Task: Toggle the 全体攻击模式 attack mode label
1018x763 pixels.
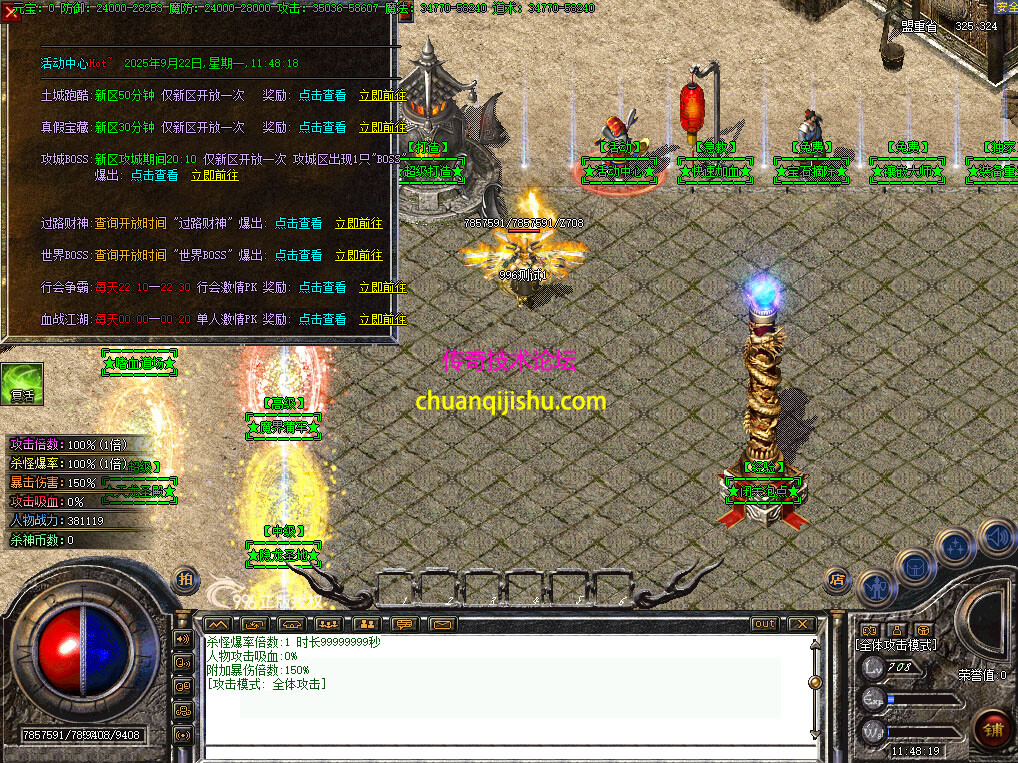Action: tap(897, 645)
